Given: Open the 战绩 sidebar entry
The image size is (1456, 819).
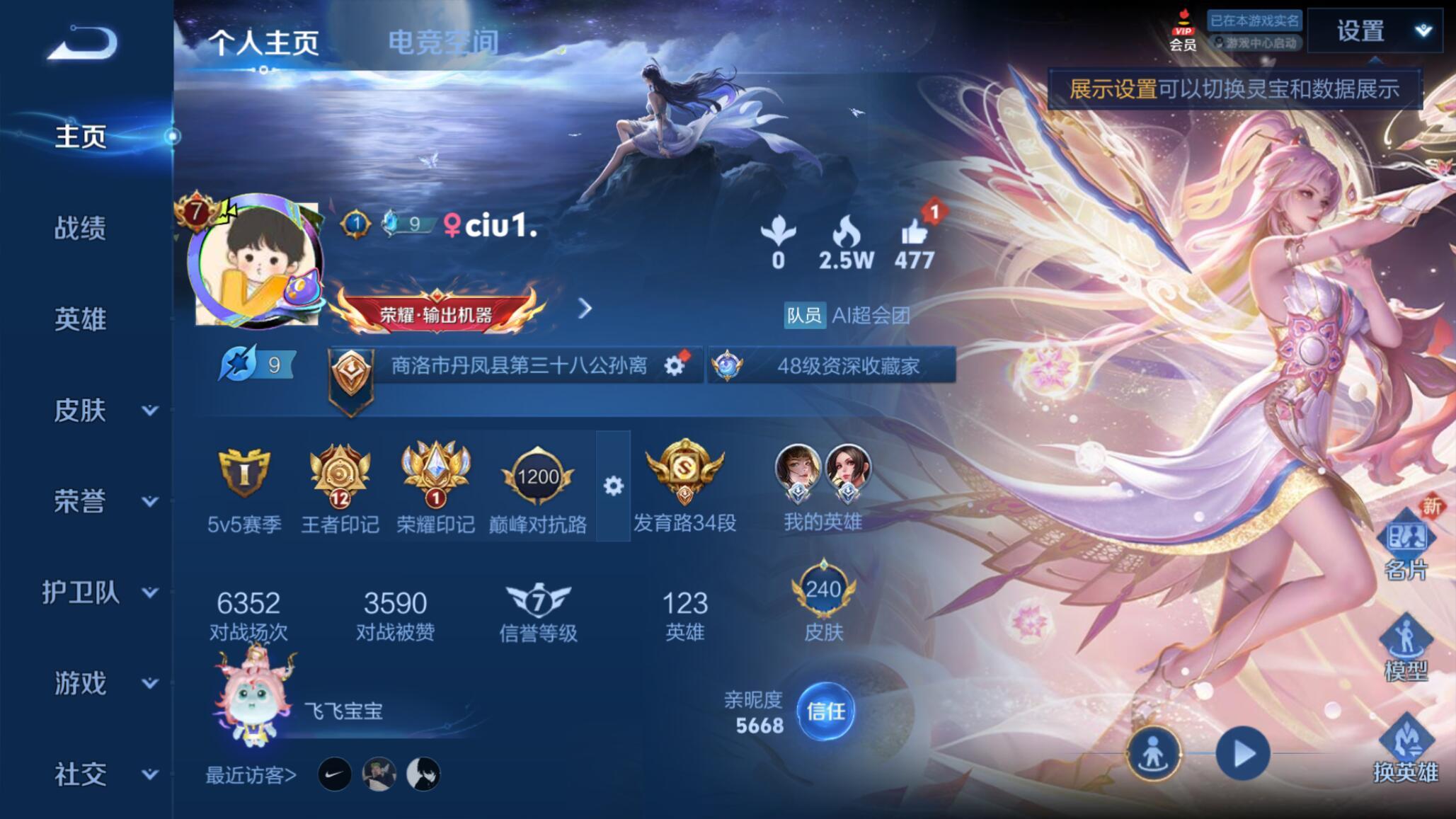Looking at the screenshot, I should point(80,228).
